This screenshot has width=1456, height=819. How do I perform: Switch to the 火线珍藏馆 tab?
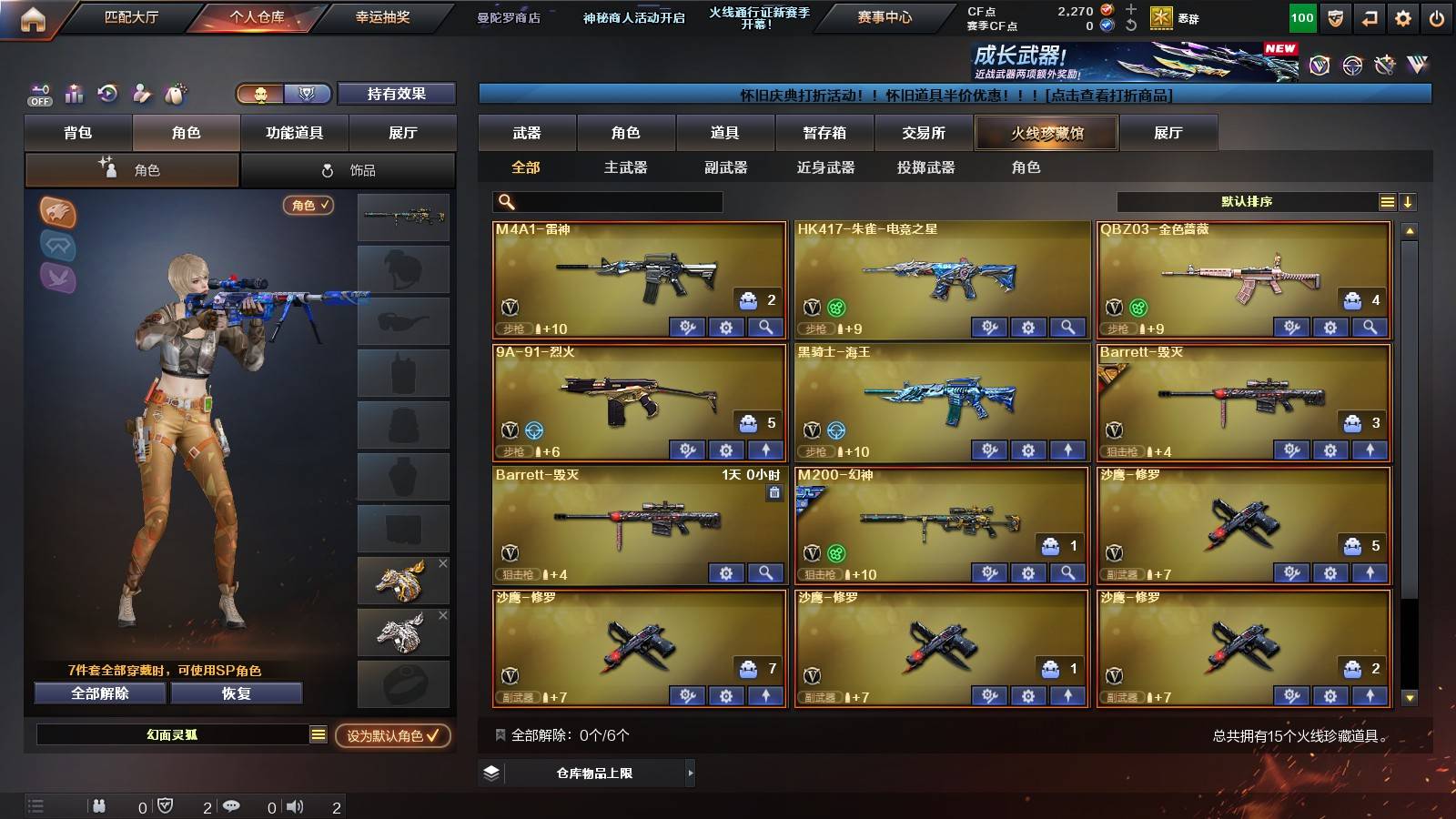(x=1046, y=132)
